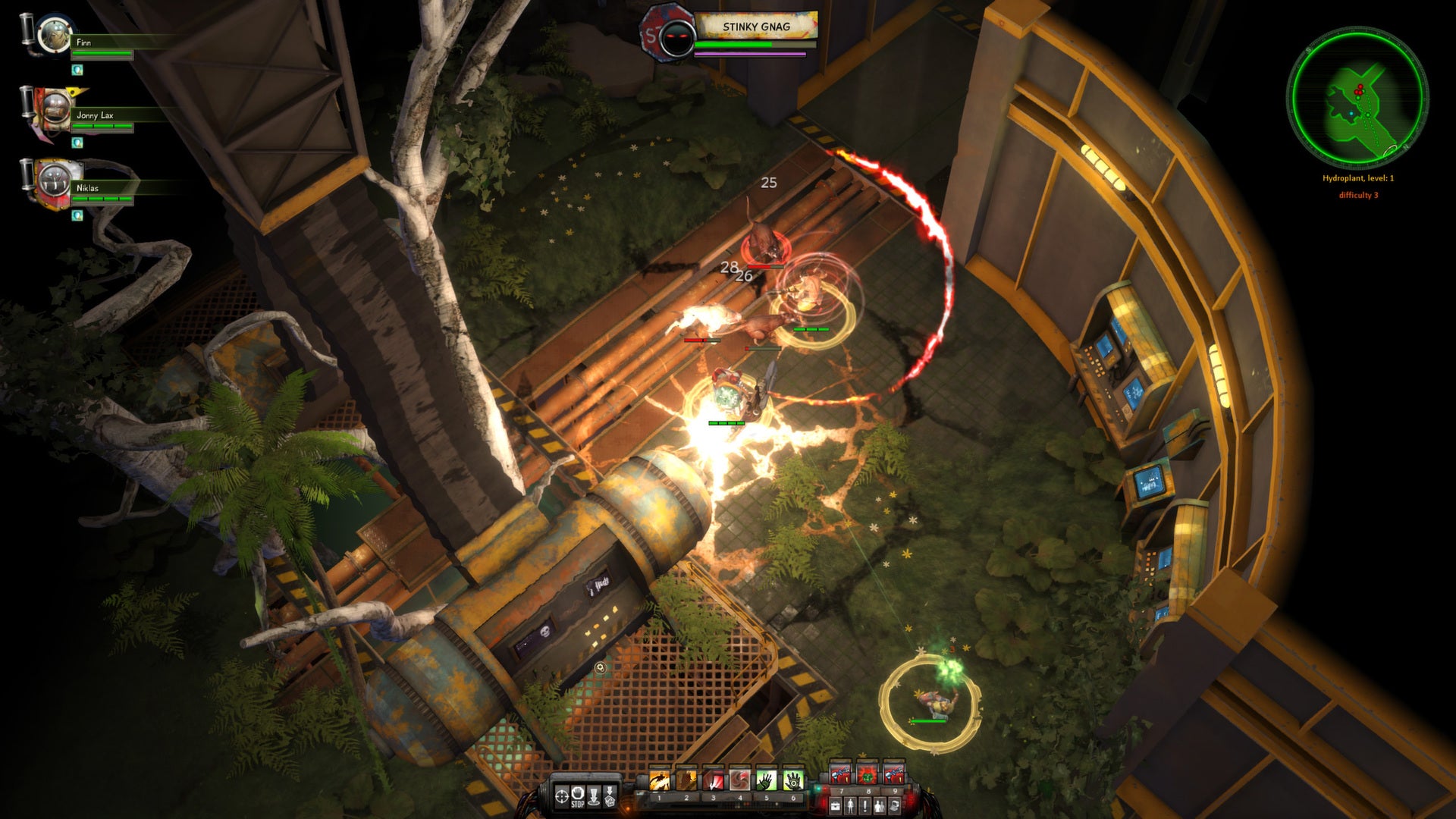This screenshot has height=819, width=1456.
Task: Use the orange leaping strike ability in slot 1
Action: [x=659, y=780]
